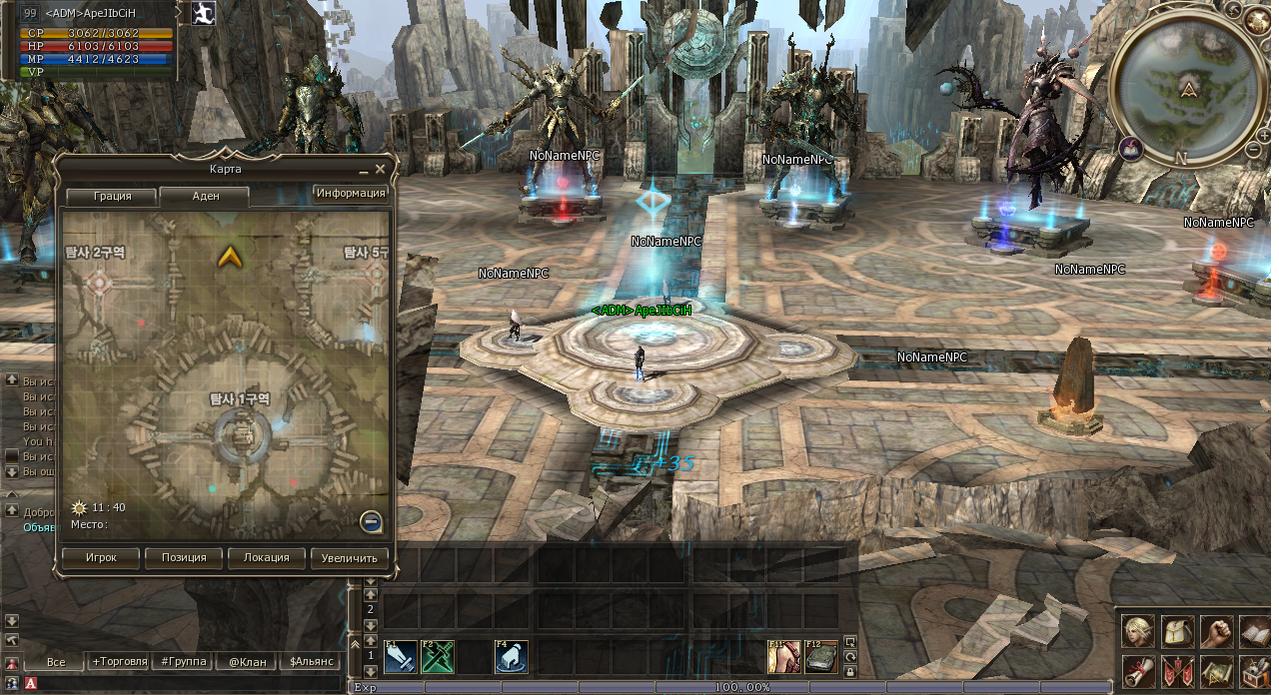Trigger the F4 hand pickup action
This screenshot has height=695, width=1279.
[x=511, y=657]
